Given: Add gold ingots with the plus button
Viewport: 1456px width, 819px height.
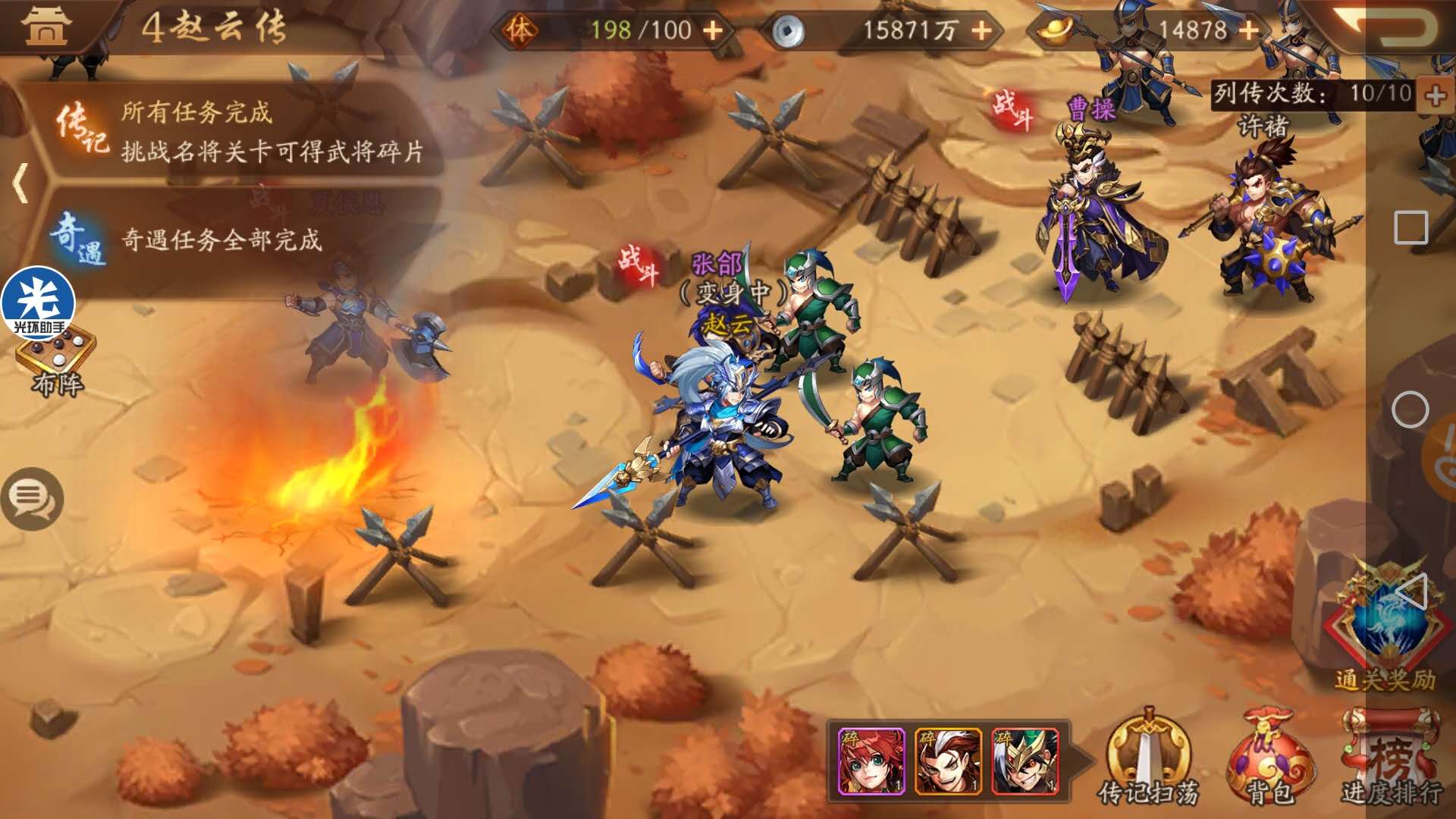Looking at the screenshot, I should [x=1248, y=30].
